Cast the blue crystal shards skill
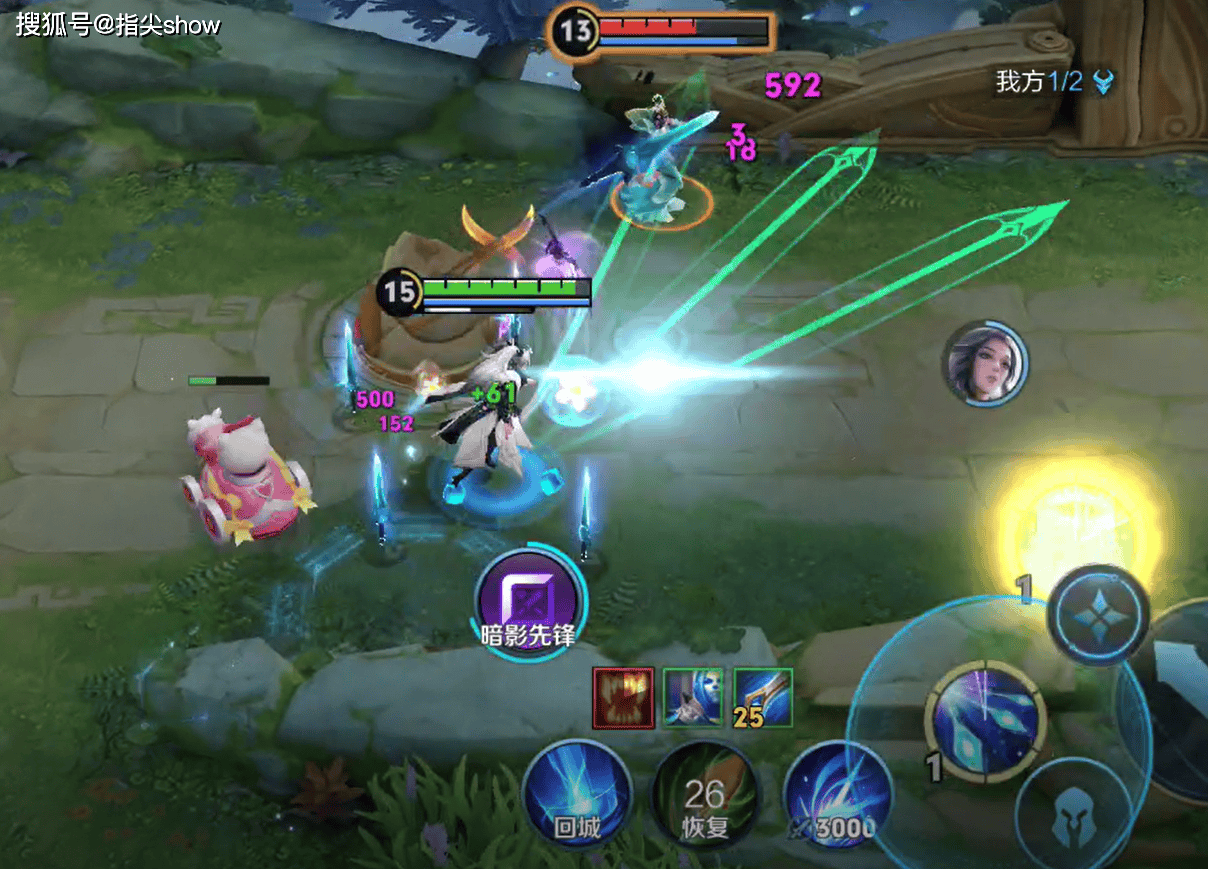1208x869 pixels. tap(985, 722)
